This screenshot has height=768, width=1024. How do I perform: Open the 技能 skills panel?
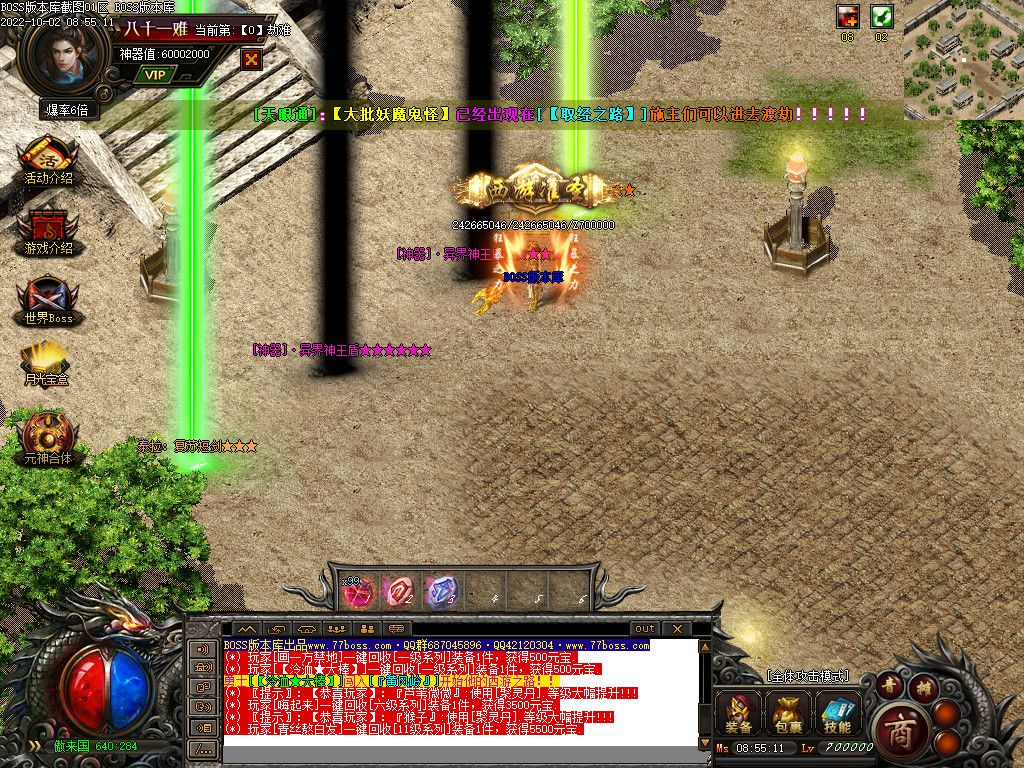click(x=838, y=713)
